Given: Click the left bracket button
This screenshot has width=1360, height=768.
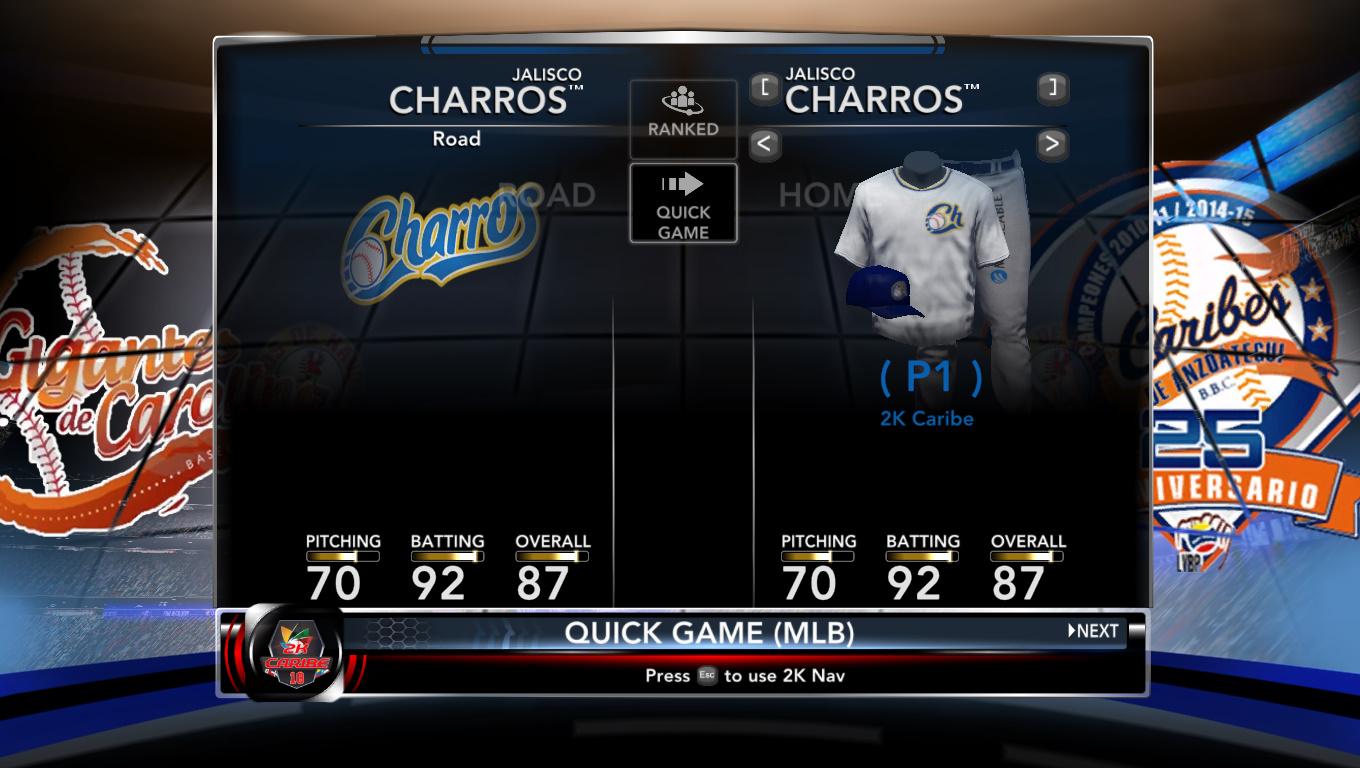Looking at the screenshot, I should pyautogui.click(x=764, y=88).
